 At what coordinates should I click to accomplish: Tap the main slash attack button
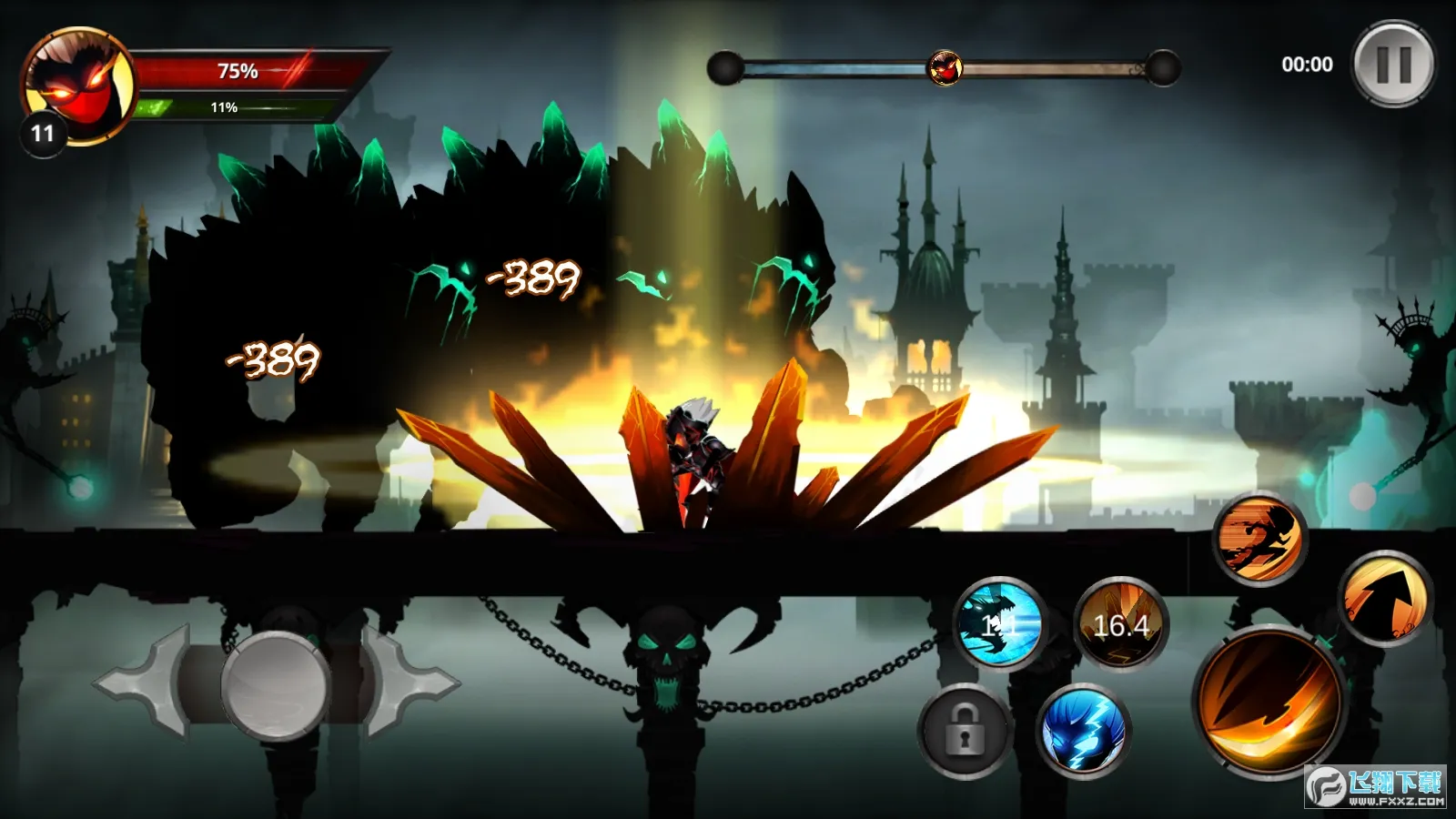1269,703
